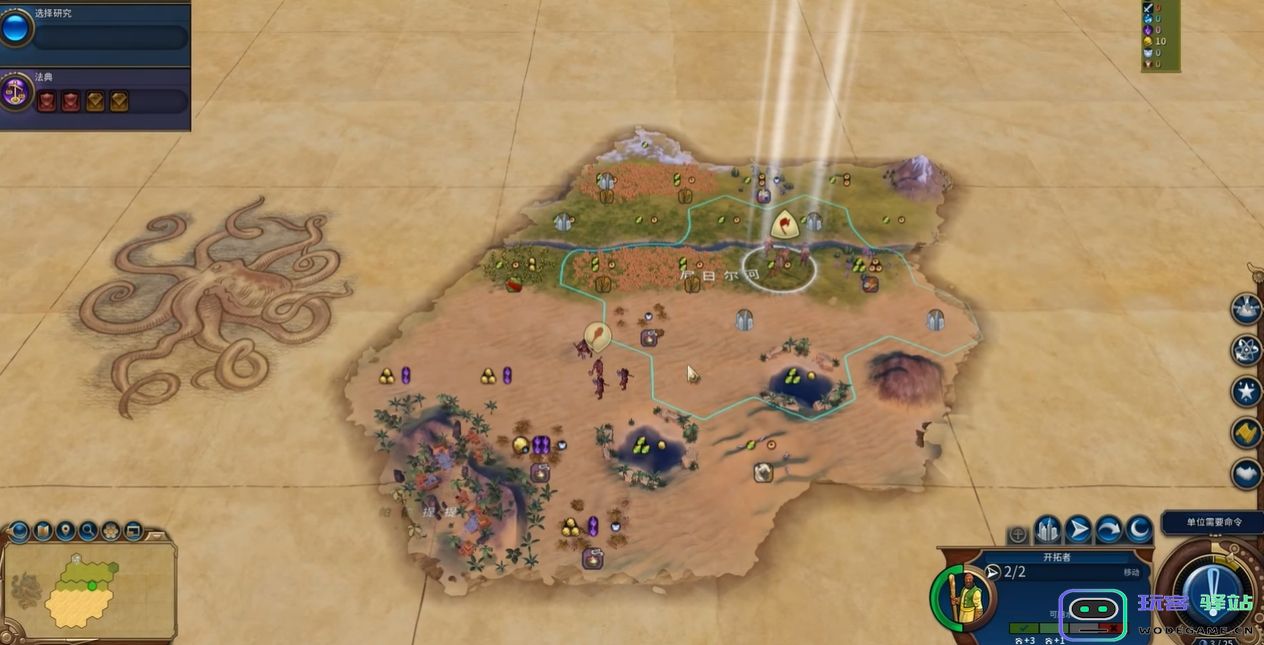1264x645 pixels.
Task: Open the map search magnifying glass
Action: coord(88,530)
